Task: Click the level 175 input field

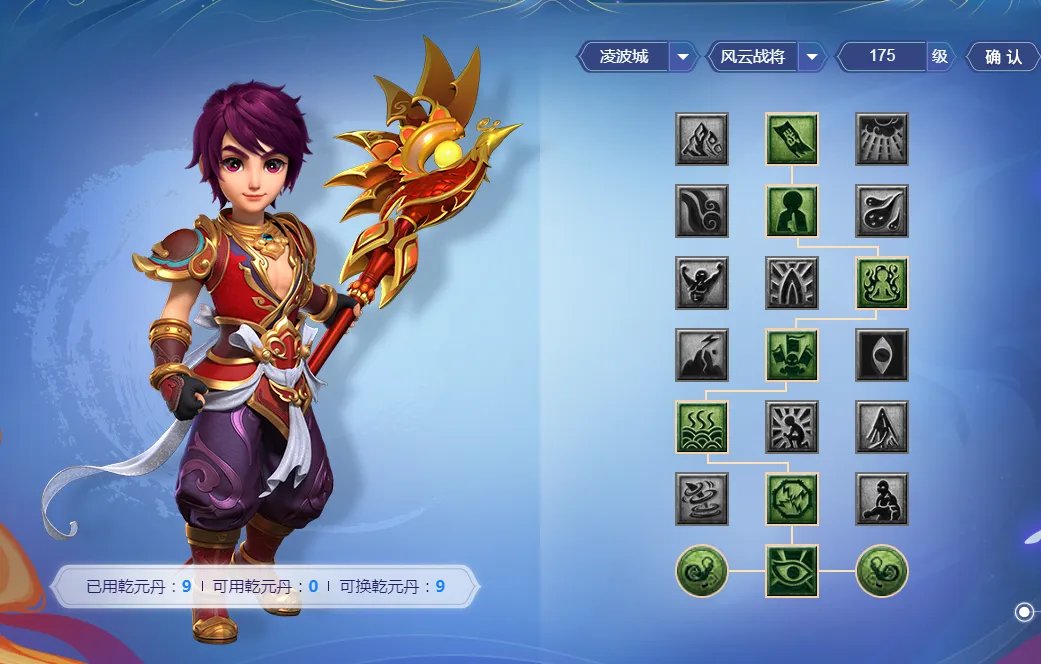Action: point(882,57)
